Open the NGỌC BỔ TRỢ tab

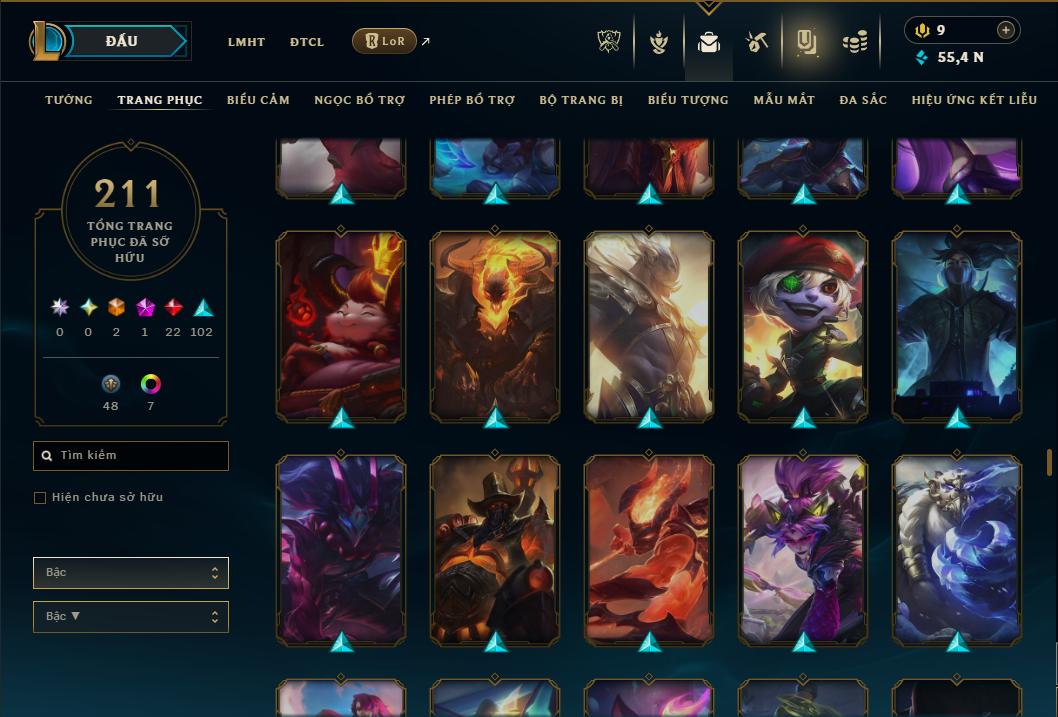pos(359,100)
